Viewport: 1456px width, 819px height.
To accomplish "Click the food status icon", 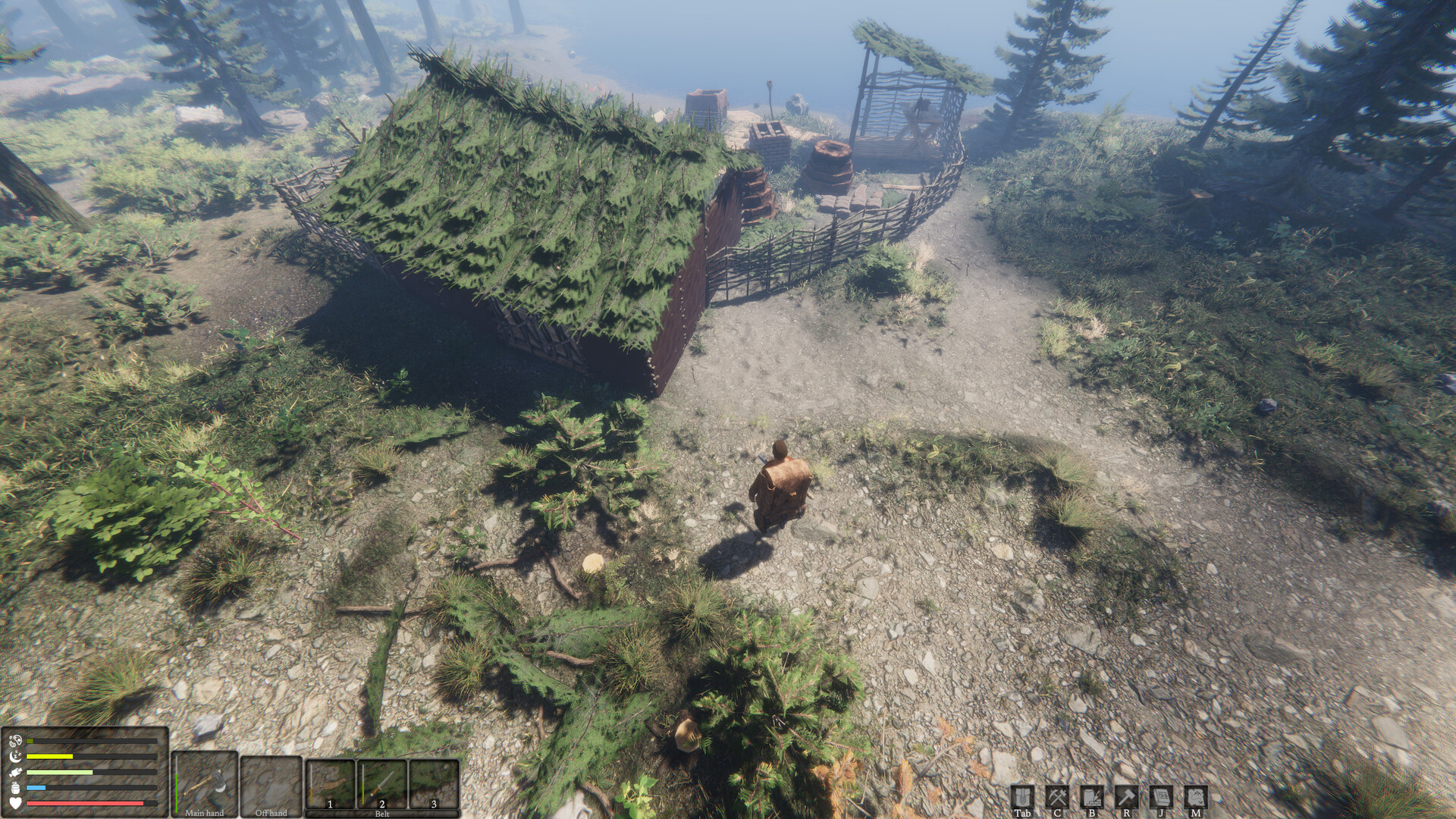I will 15,771.
